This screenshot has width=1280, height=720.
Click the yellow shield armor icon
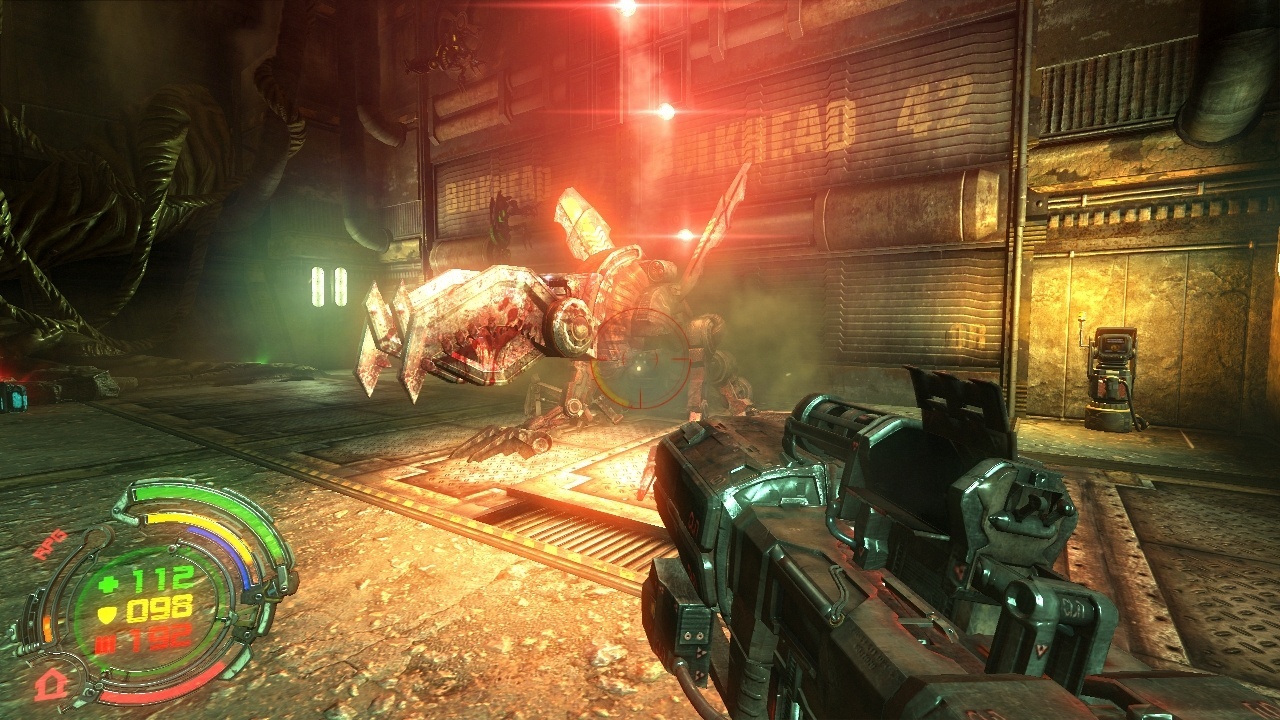point(110,613)
